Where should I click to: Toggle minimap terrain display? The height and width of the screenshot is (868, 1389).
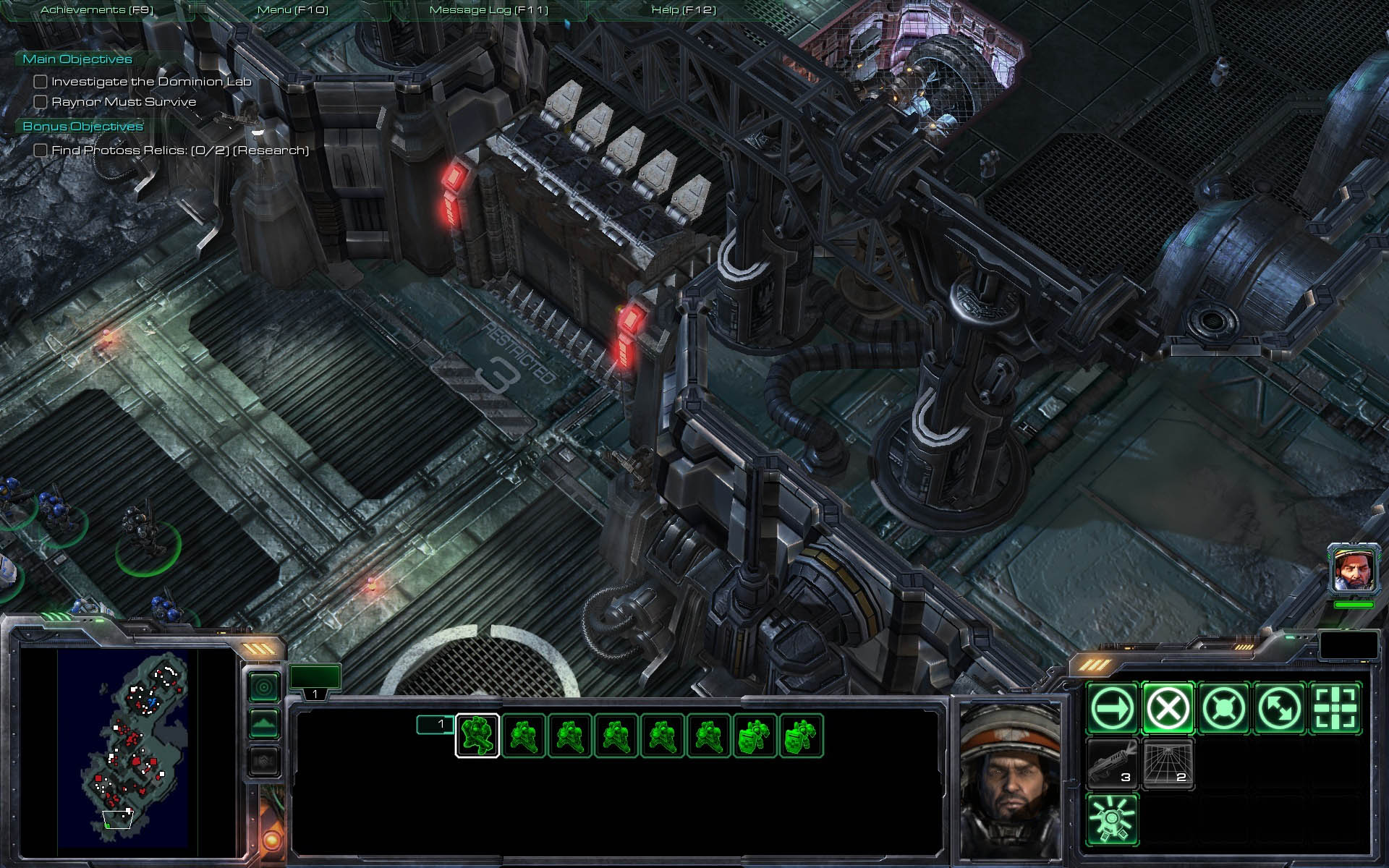click(x=264, y=723)
